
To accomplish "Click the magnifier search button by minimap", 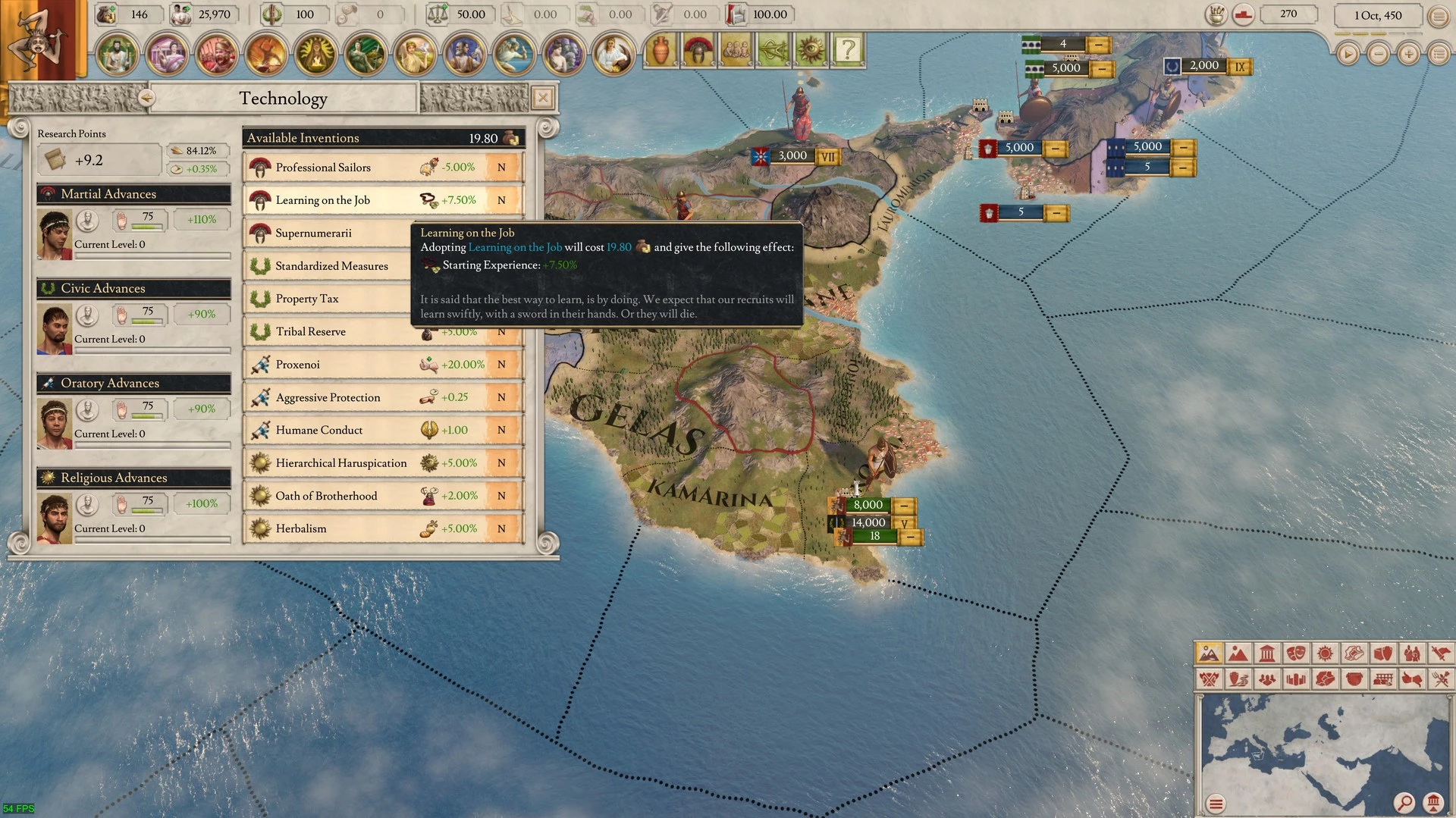I will (x=1404, y=802).
